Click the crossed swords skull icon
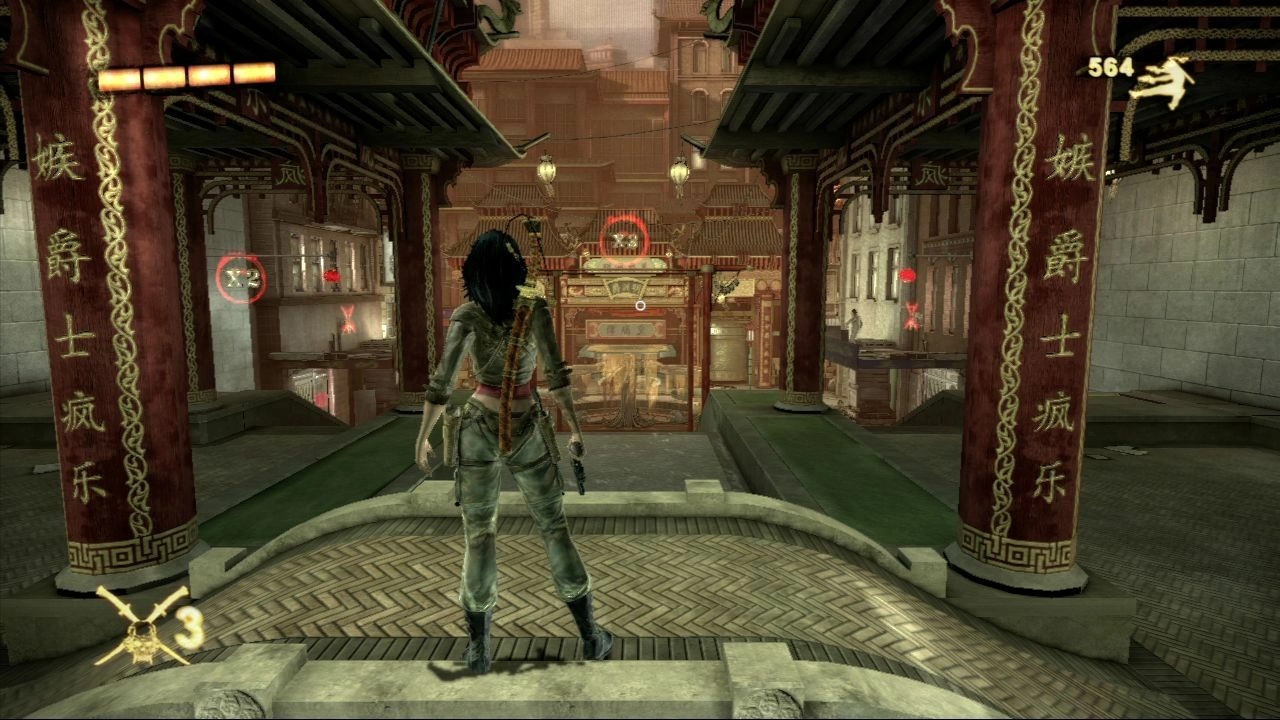Image resolution: width=1280 pixels, height=720 pixels. click(x=142, y=627)
